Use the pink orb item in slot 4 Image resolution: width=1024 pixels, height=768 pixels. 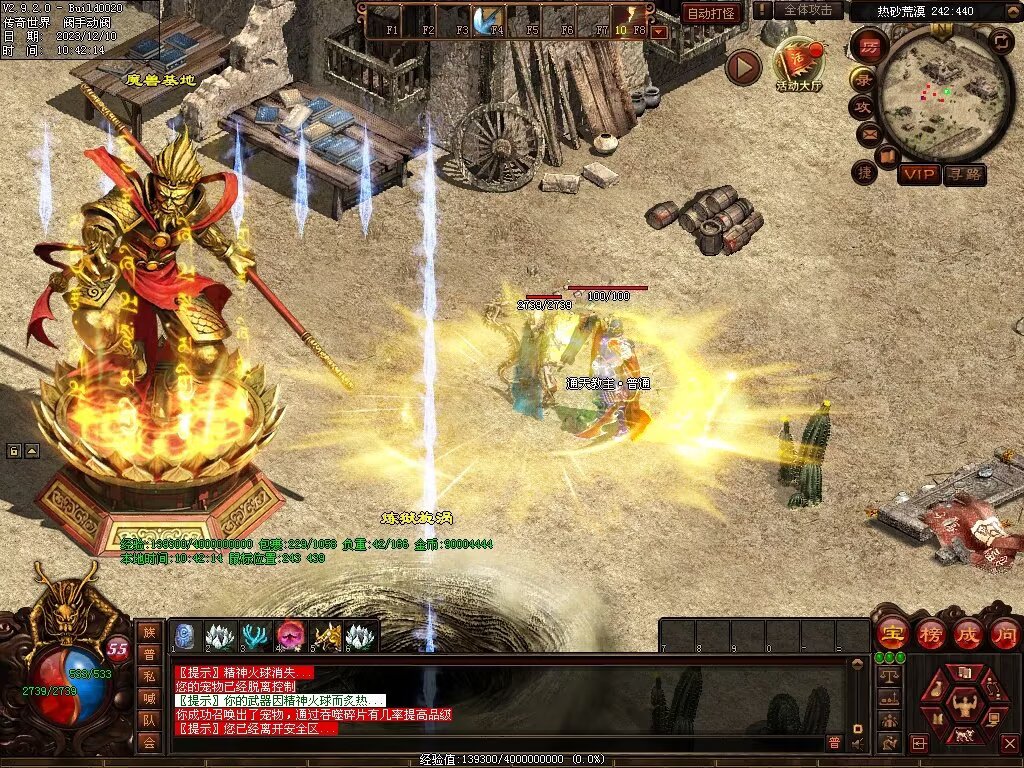[291, 636]
